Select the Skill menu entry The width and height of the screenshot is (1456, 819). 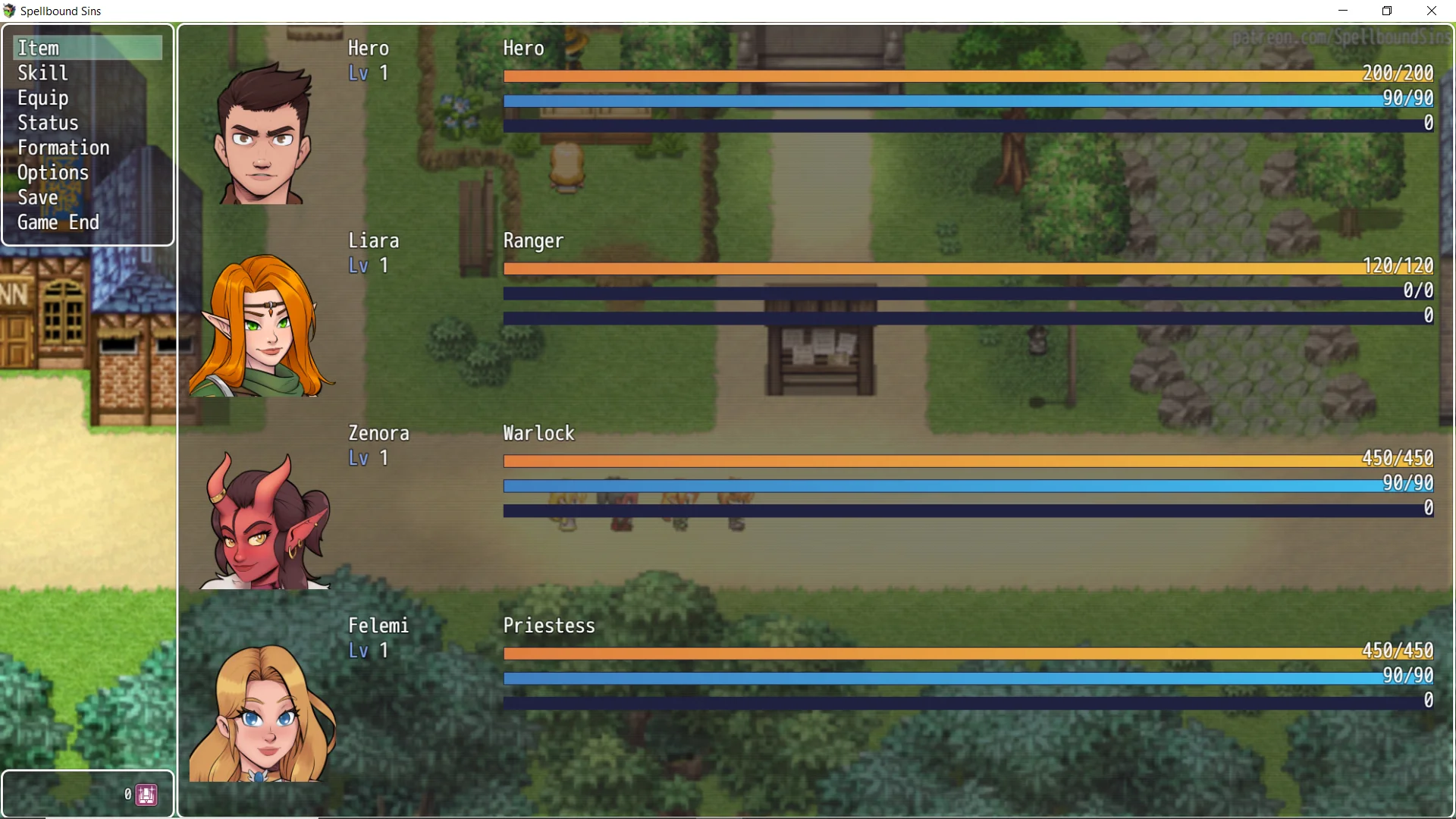[x=43, y=74]
